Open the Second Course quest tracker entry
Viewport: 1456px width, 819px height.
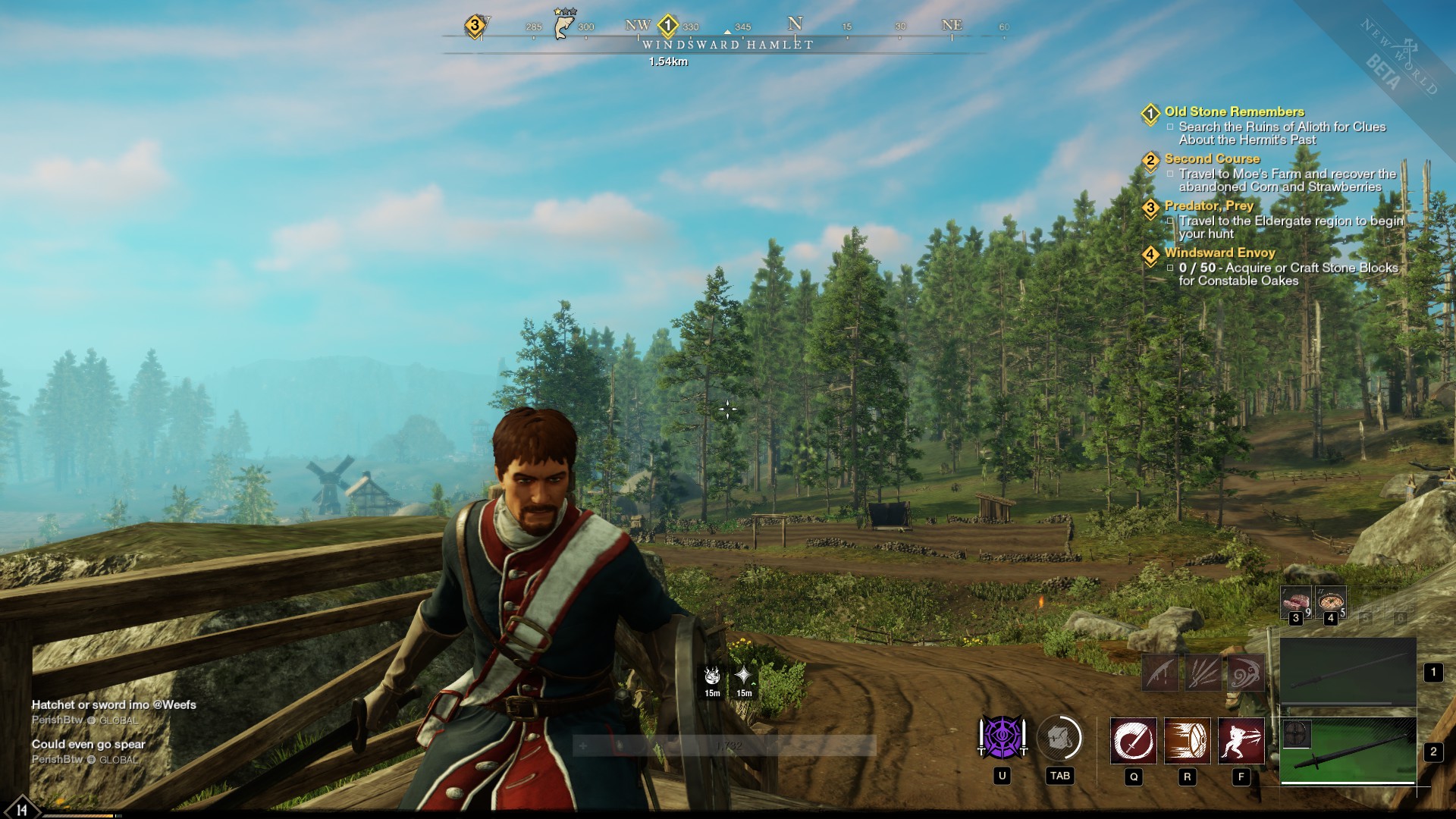pos(1212,158)
